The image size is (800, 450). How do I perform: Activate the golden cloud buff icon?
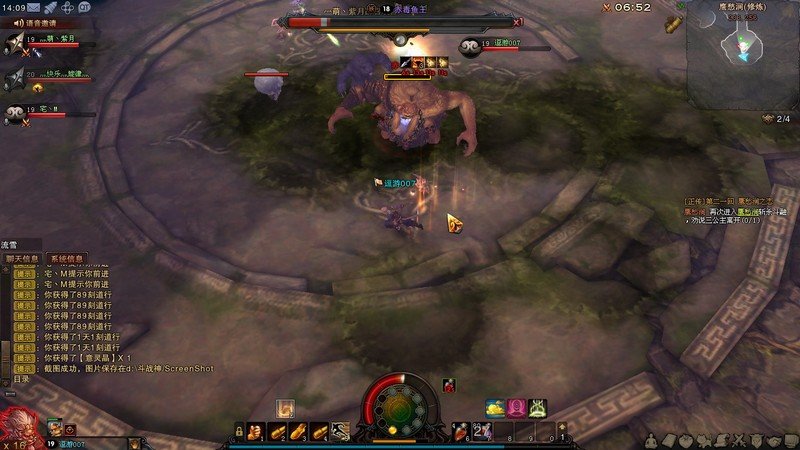click(x=496, y=407)
